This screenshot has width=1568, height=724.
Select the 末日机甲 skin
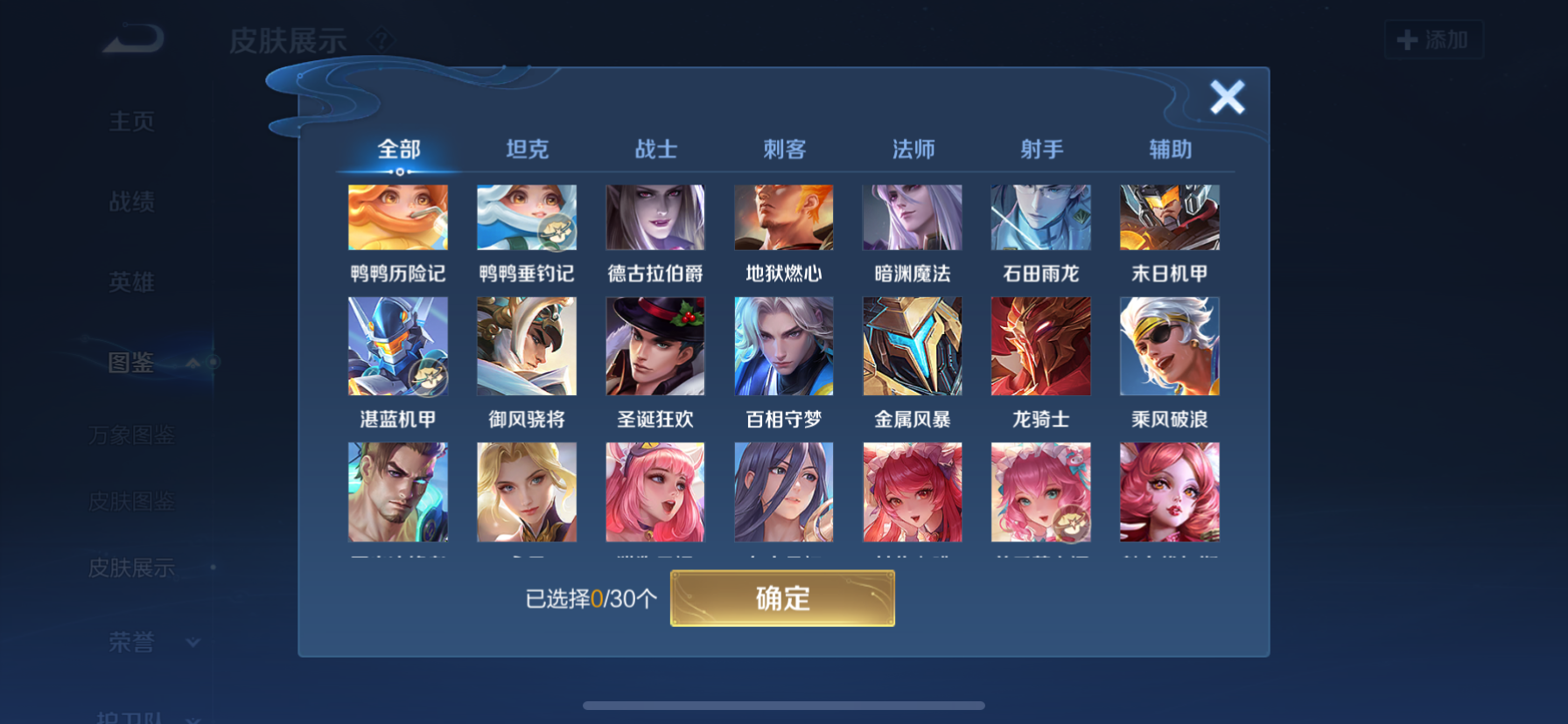click(1170, 217)
